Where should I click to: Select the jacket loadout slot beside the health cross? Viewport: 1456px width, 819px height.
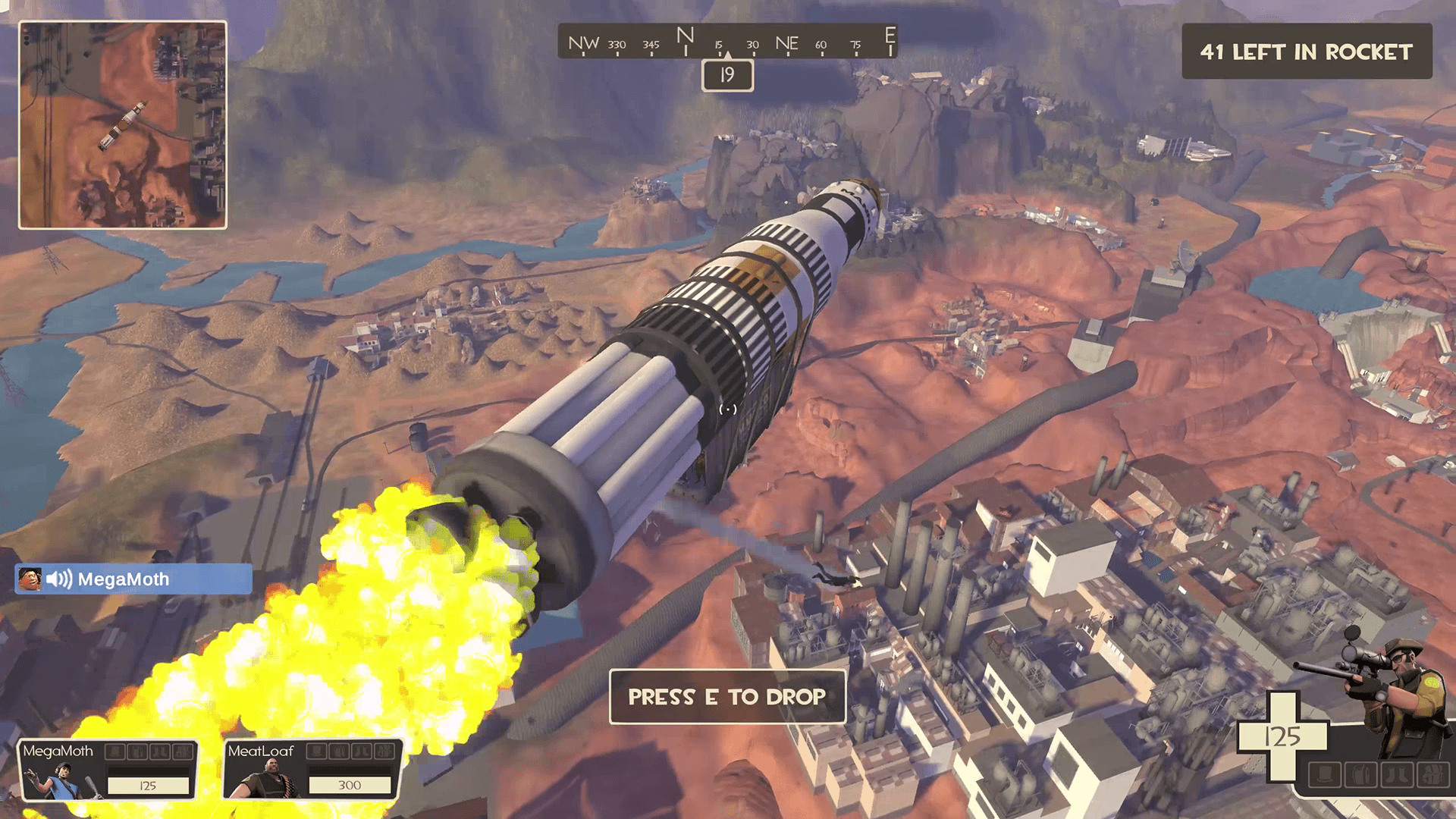[1361, 774]
